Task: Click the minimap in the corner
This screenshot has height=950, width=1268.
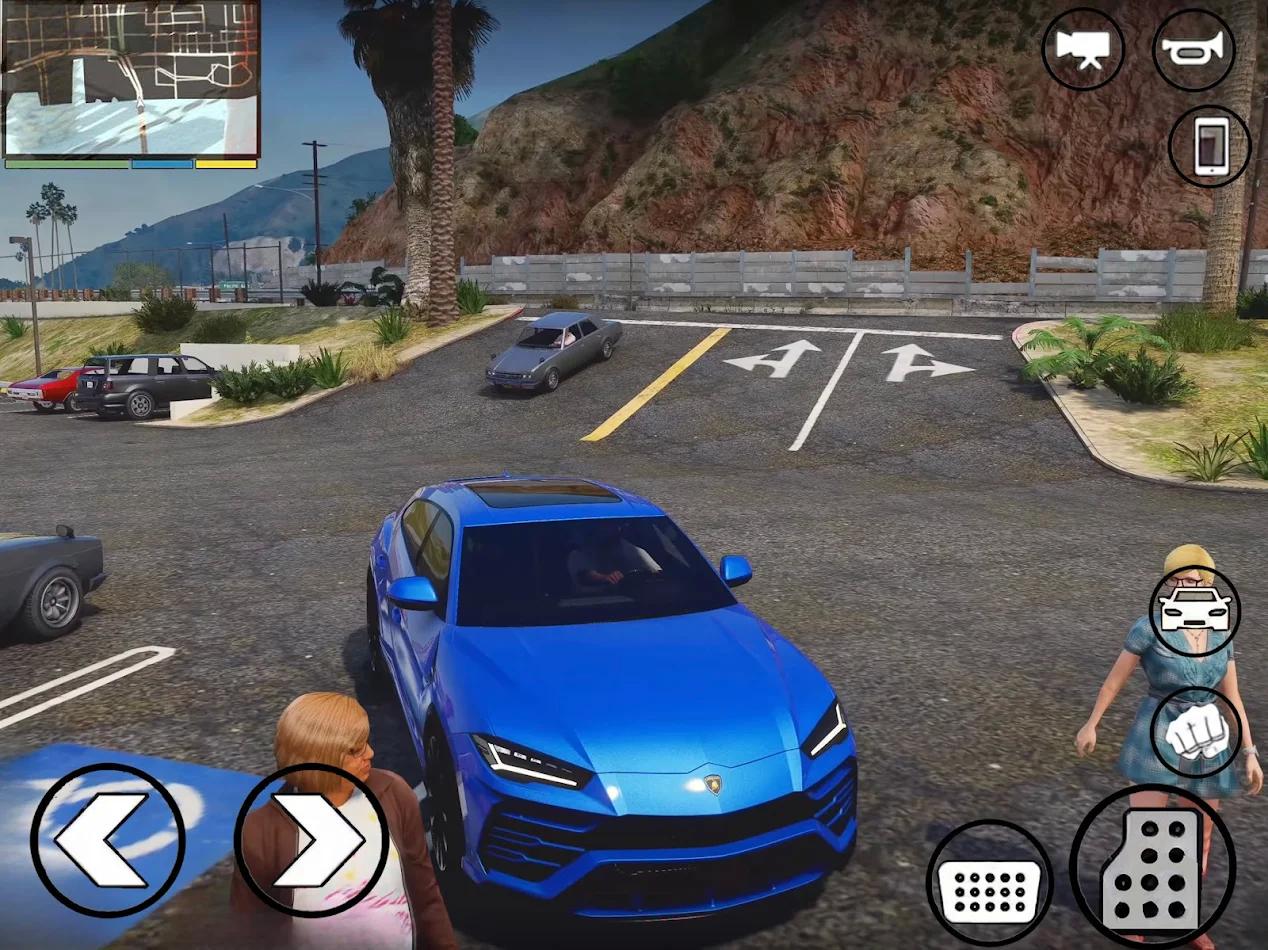Action: 131,79
